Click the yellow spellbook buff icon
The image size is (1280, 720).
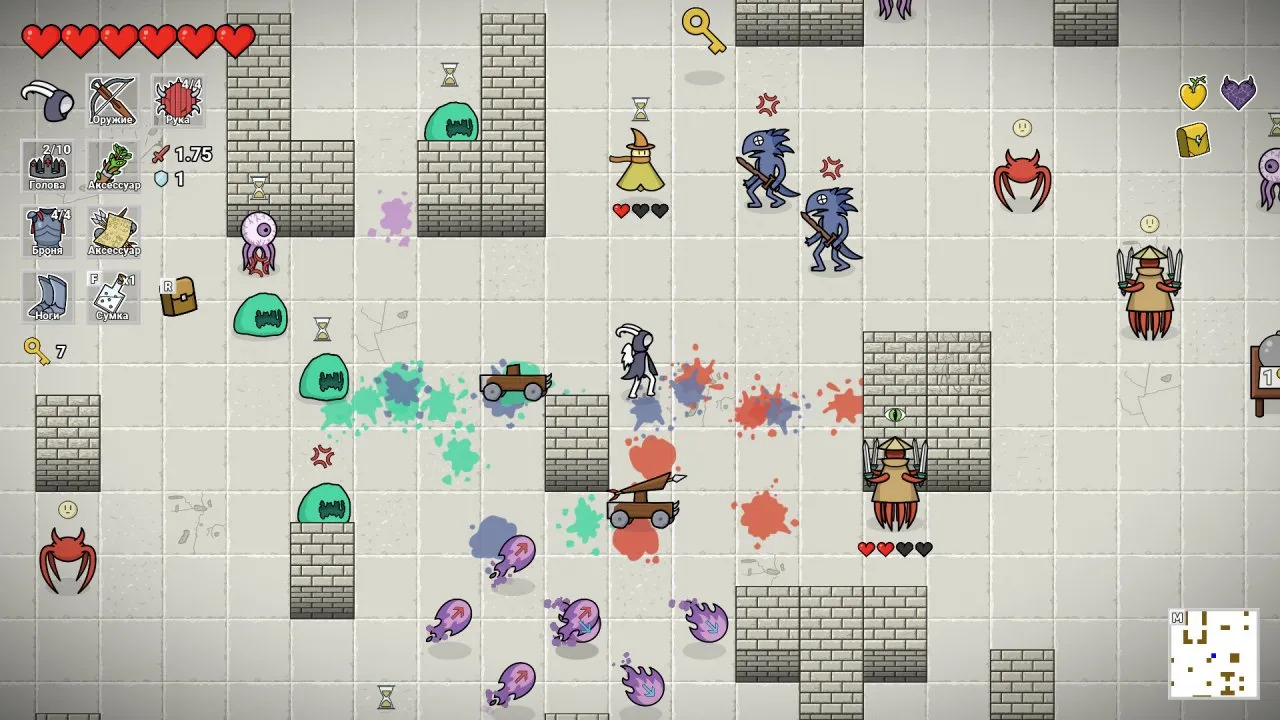[1193, 140]
